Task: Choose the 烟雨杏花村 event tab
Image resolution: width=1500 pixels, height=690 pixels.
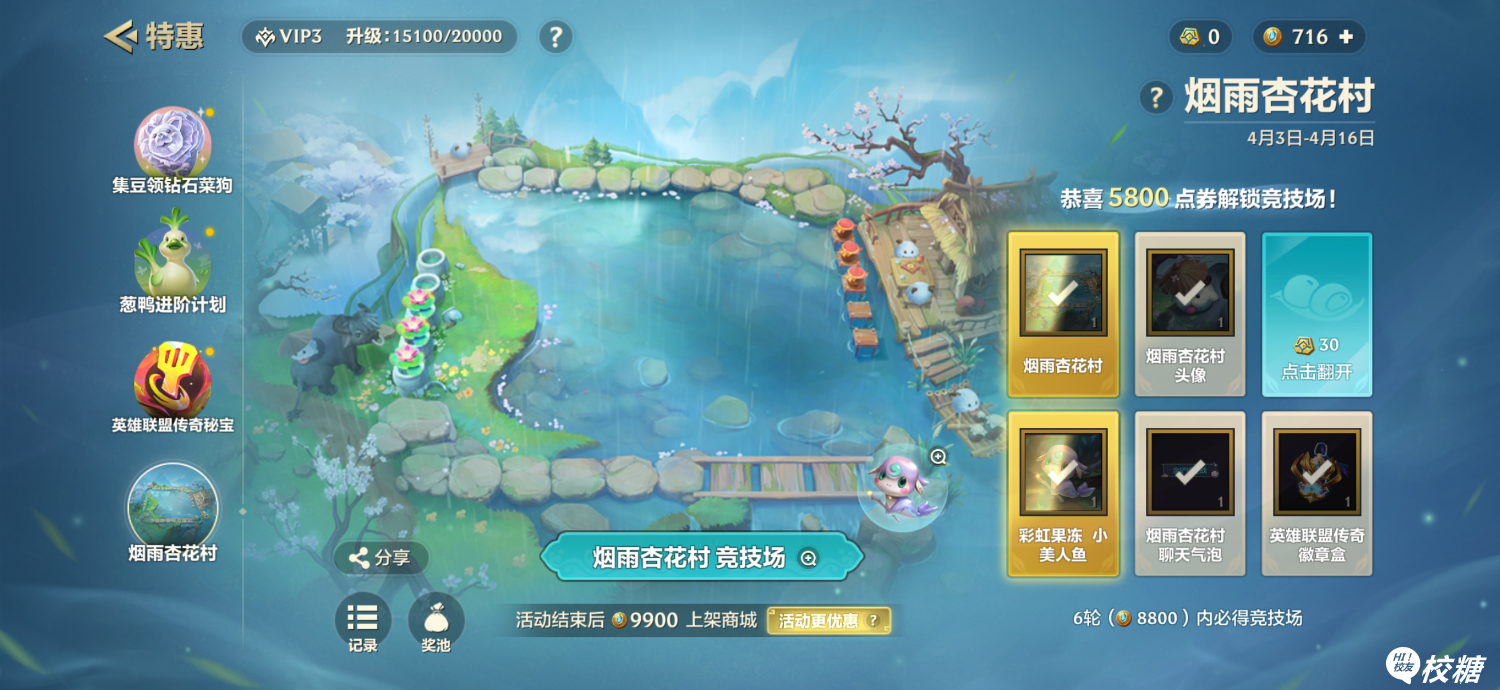Action: coord(172,510)
